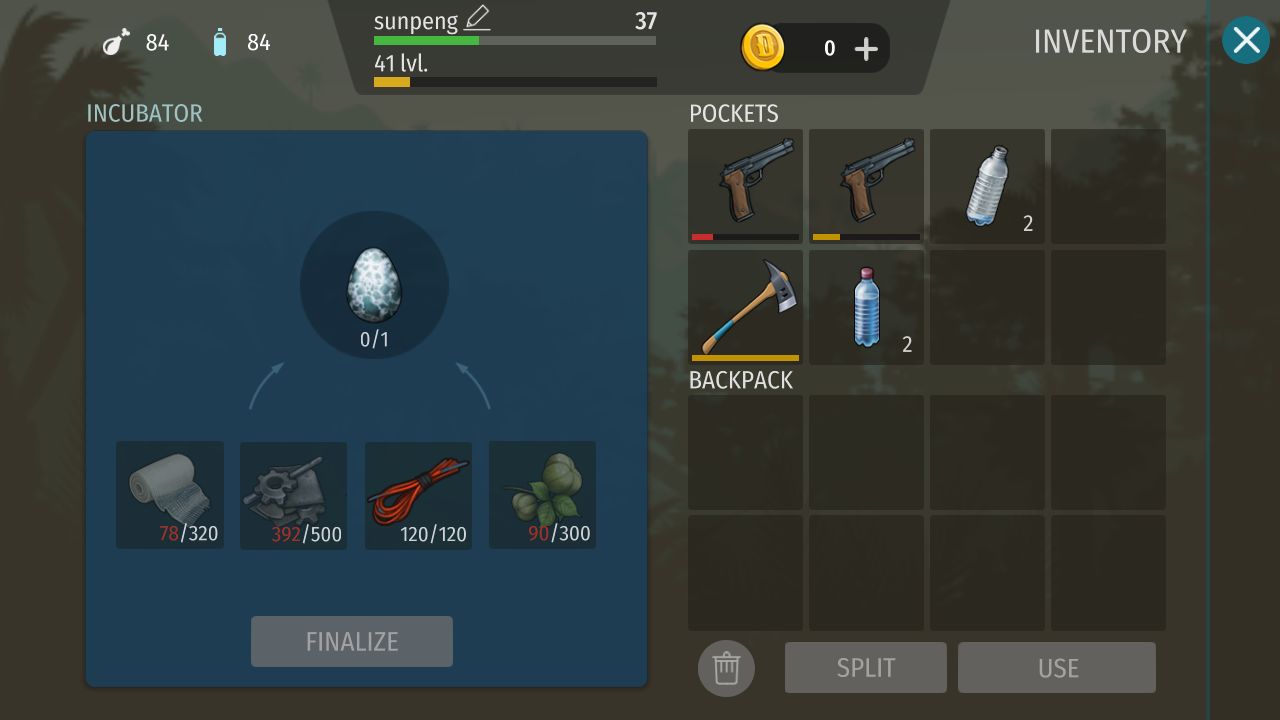Viewport: 1280px width, 720px height.
Task: Hit the Split button
Action: (x=866, y=668)
